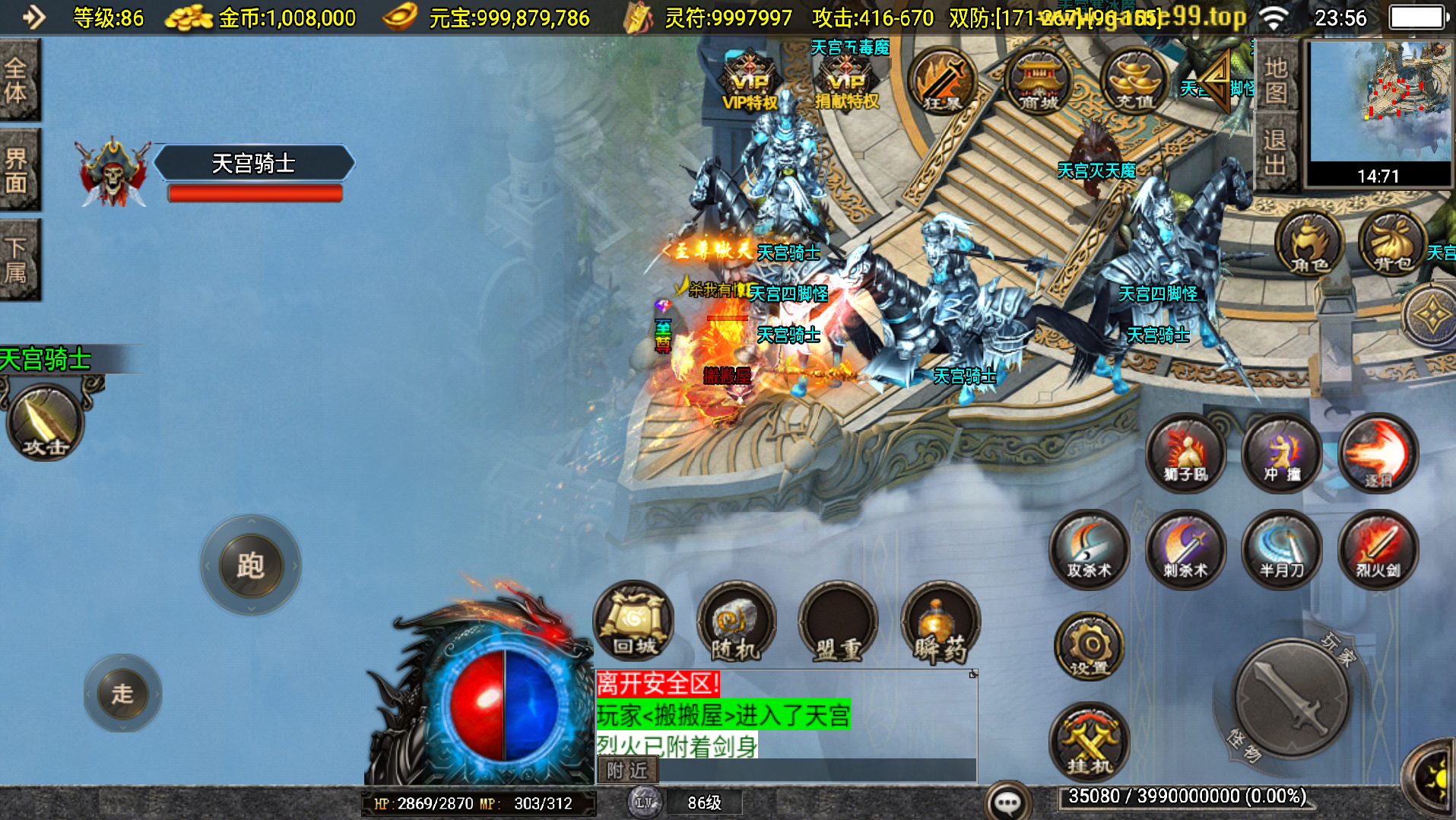Open the 角色 character sheet

point(1308,243)
